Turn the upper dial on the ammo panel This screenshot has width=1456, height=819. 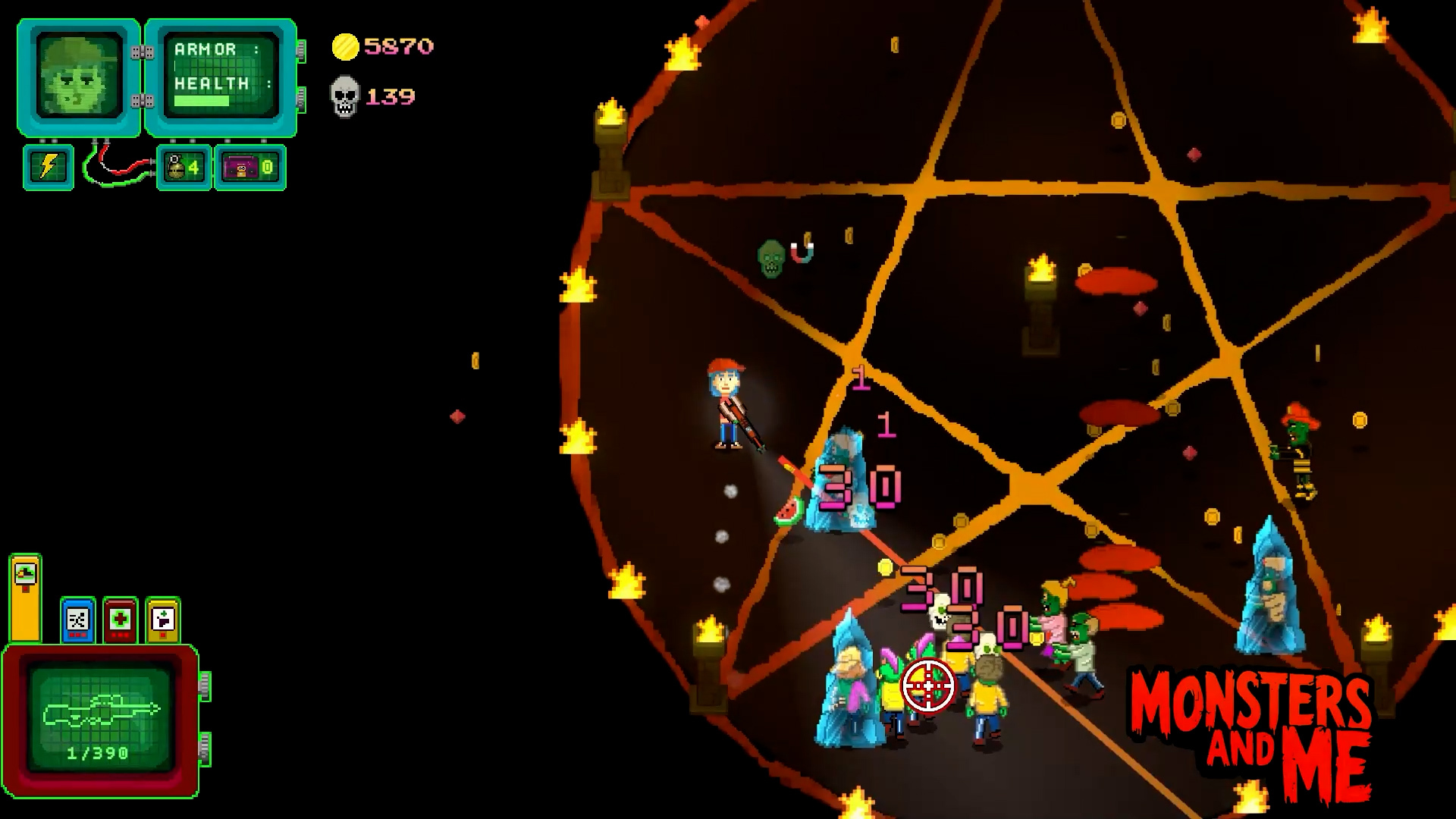[203, 687]
